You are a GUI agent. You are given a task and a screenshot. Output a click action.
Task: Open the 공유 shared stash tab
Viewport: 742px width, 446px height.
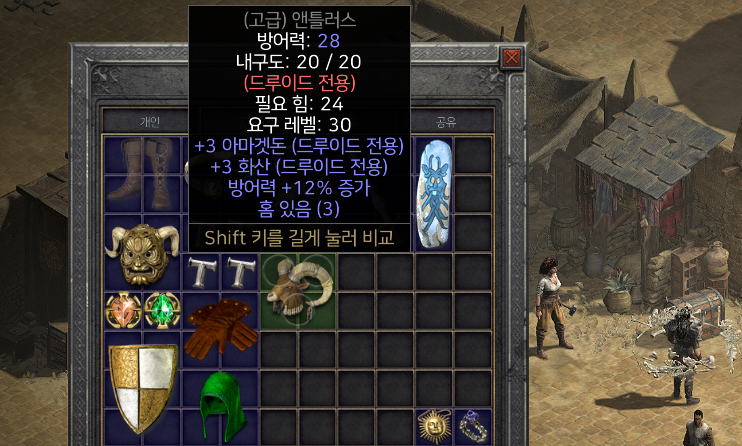click(446, 122)
